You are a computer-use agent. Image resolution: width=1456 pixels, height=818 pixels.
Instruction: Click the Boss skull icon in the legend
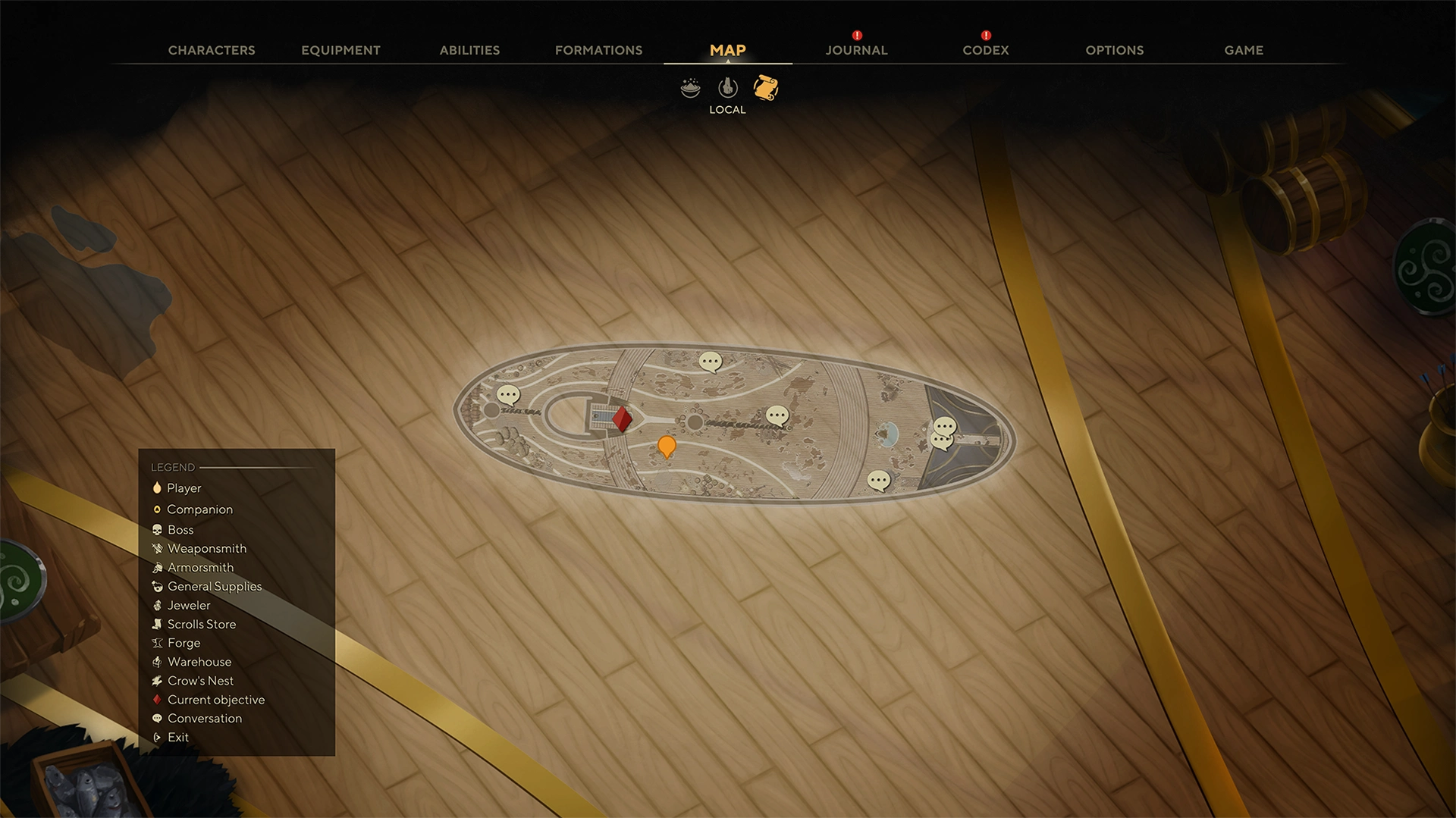pyautogui.click(x=158, y=529)
